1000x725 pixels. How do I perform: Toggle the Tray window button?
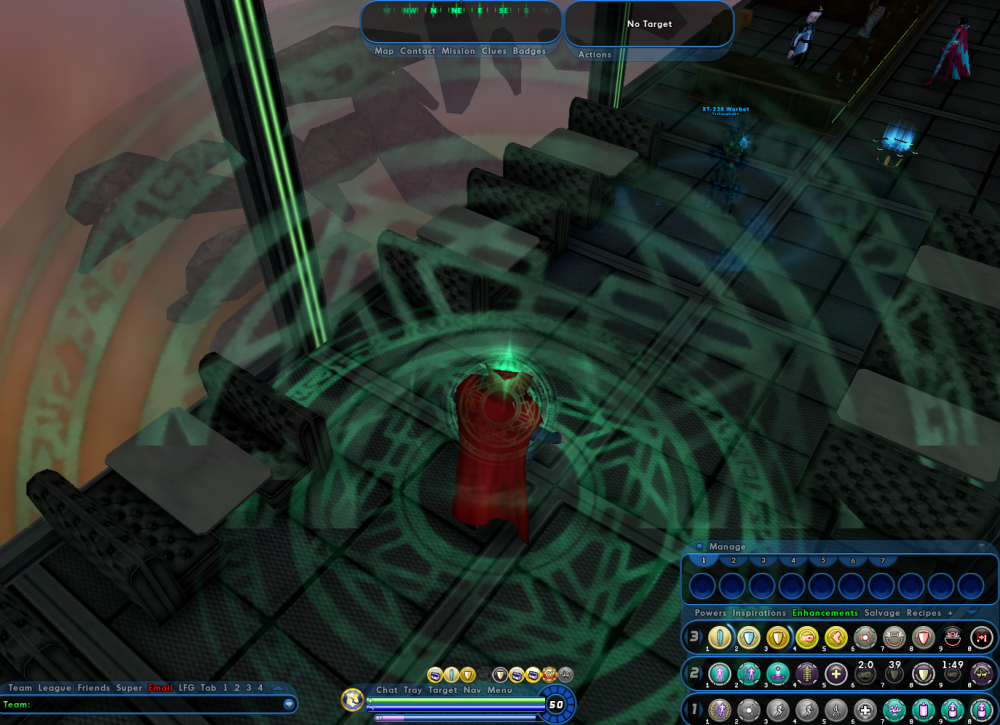coord(413,690)
